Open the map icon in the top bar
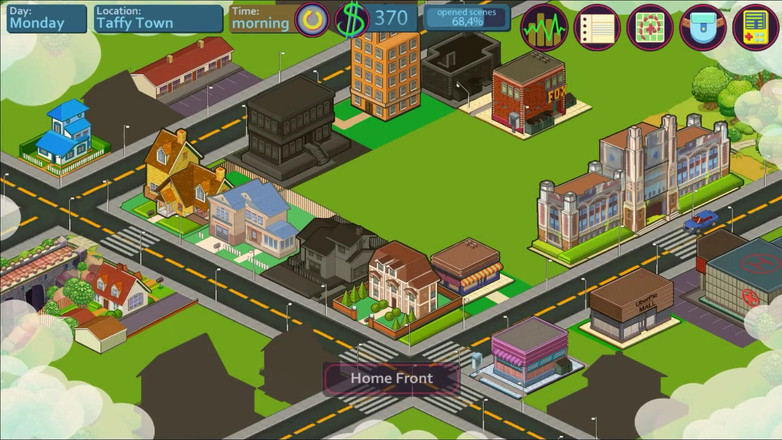Viewport: 782px width, 440px height. (650, 26)
